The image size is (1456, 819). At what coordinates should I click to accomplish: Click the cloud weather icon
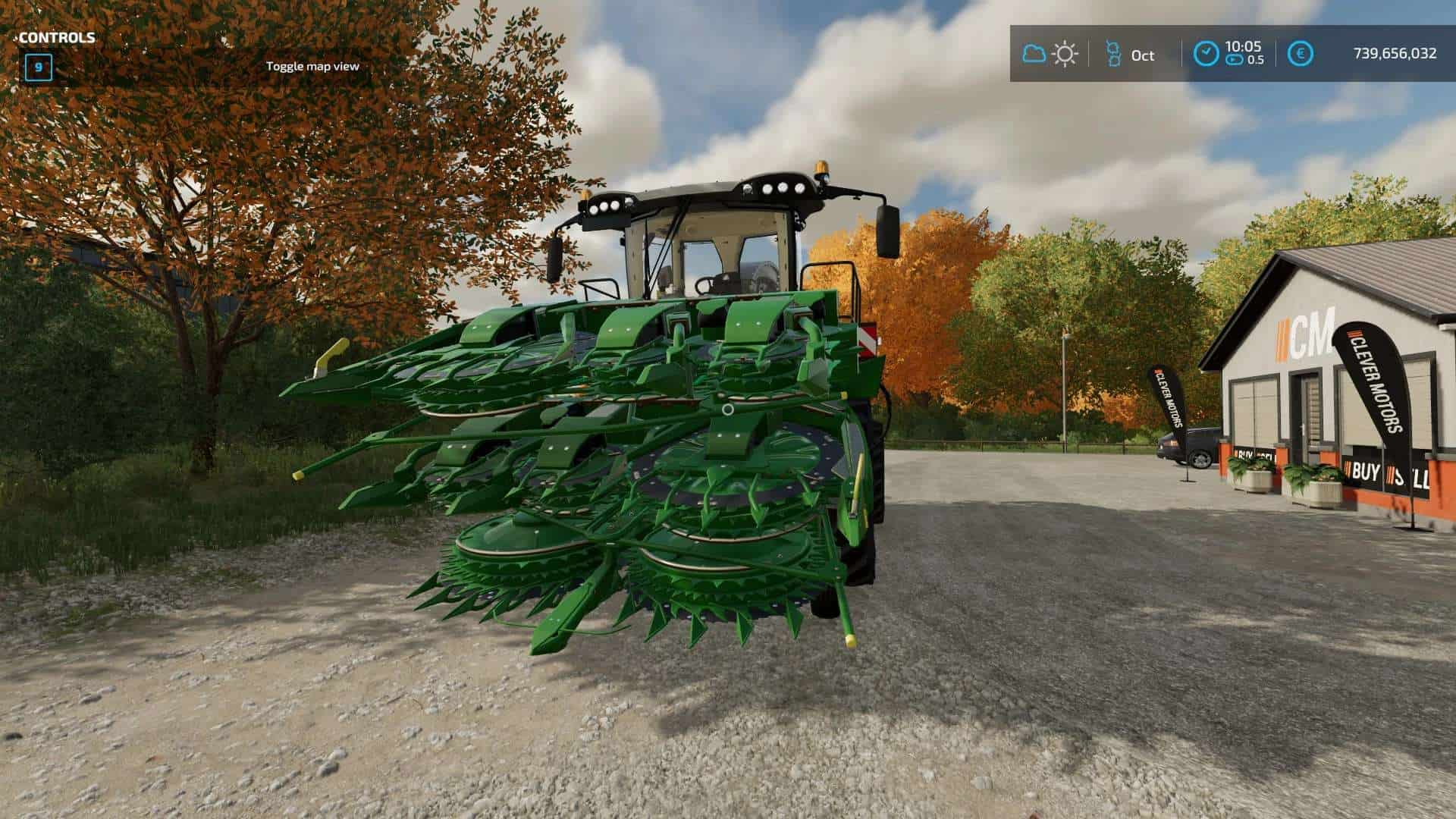coord(1034,54)
